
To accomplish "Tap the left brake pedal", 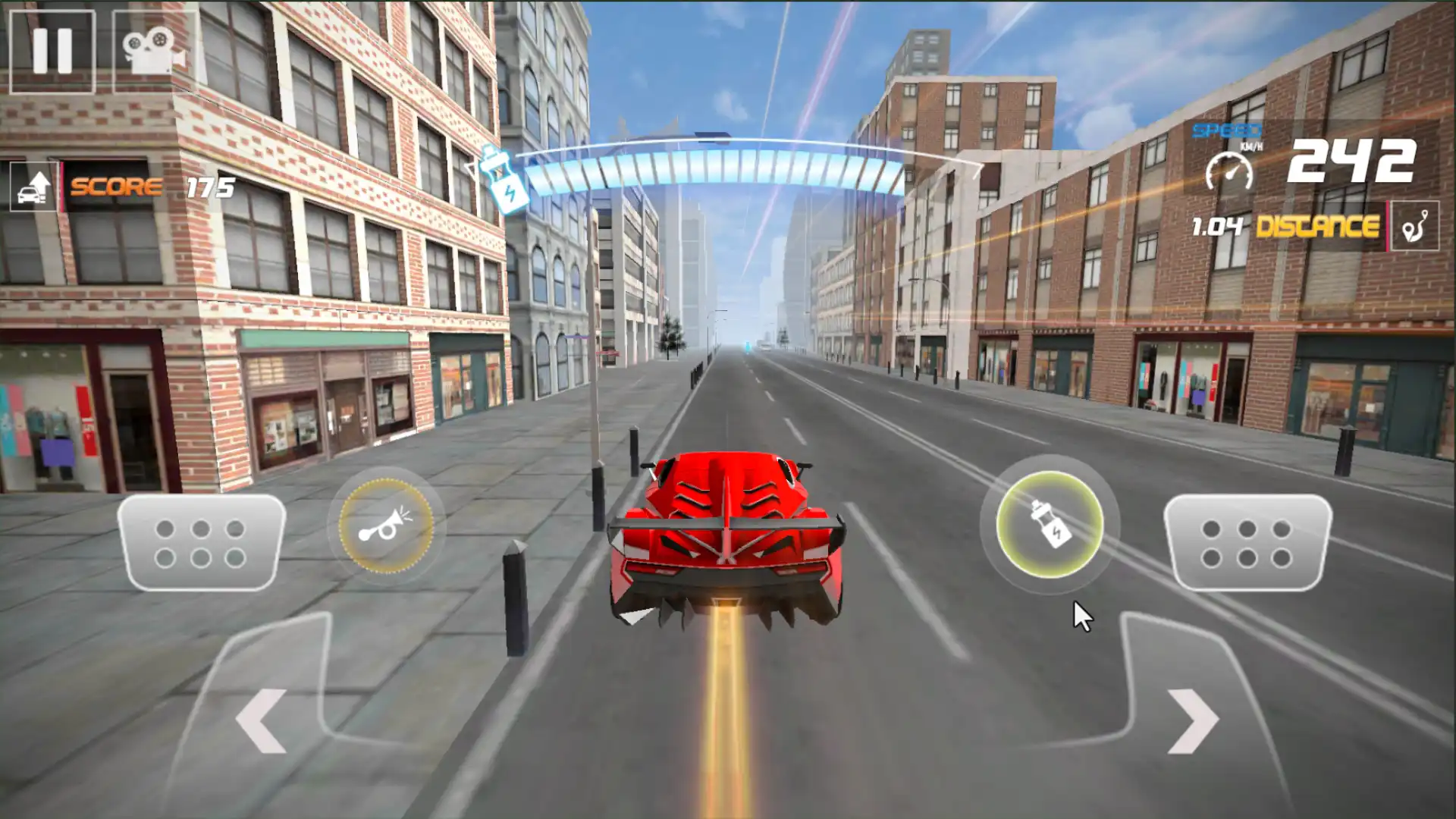I will click(x=201, y=543).
